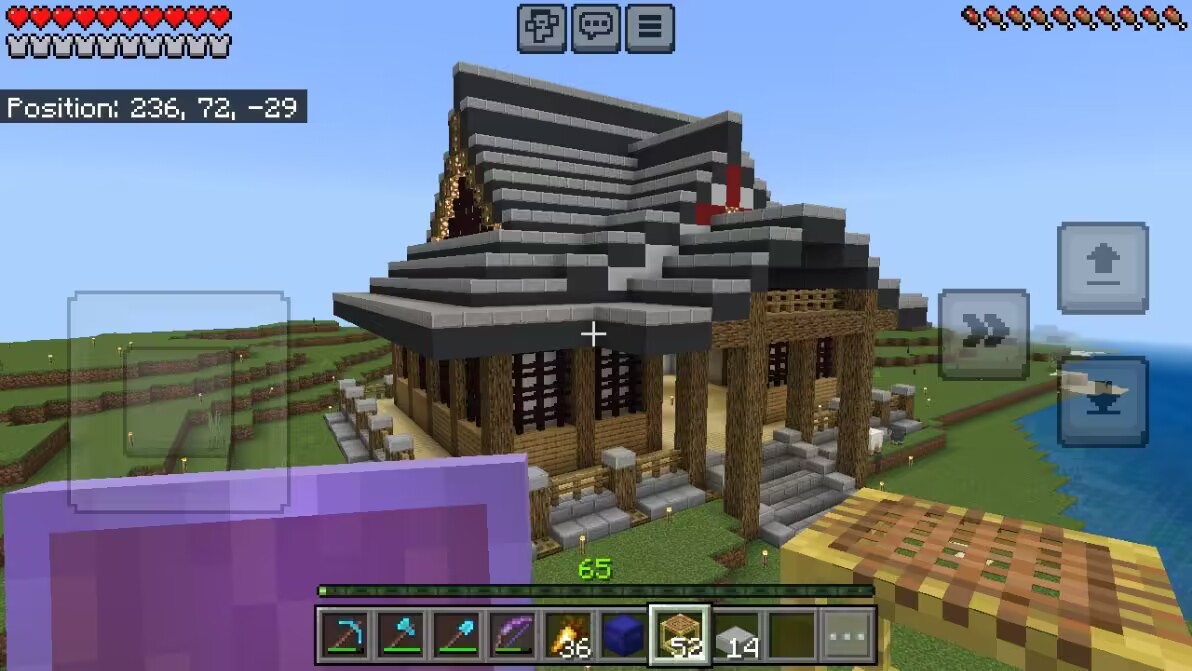Select the diamond shovel hotbar slot

(456, 634)
